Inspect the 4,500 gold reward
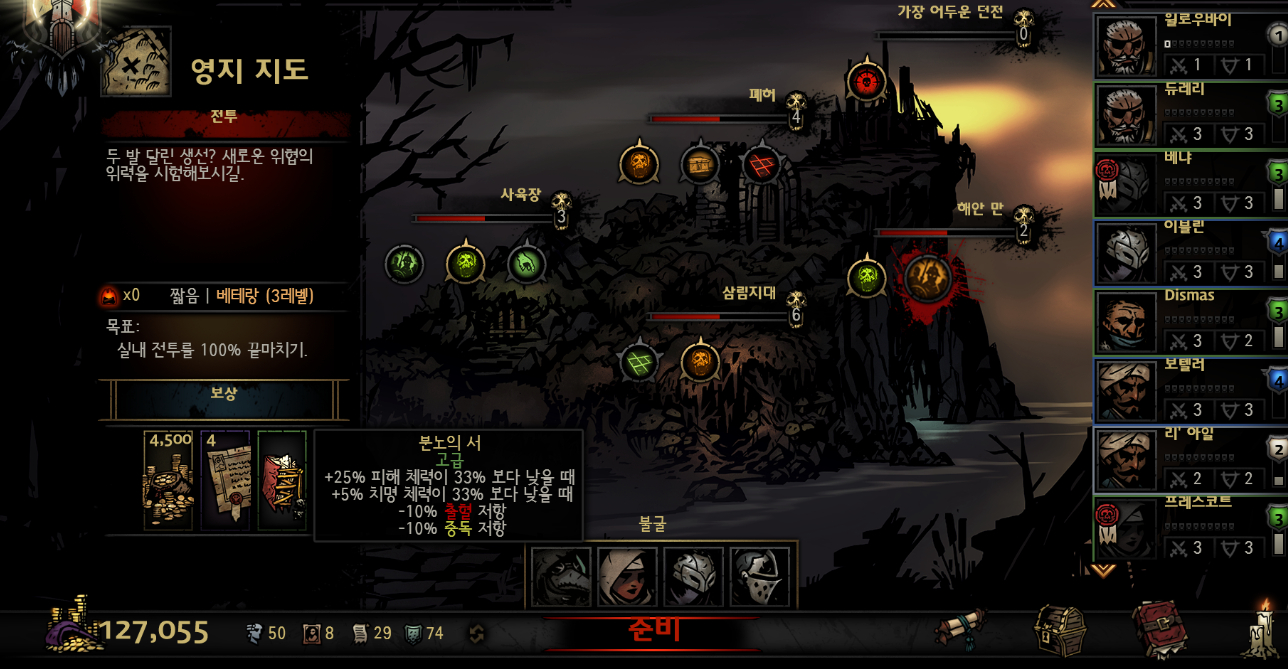The image size is (1288, 669). coord(168,481)
